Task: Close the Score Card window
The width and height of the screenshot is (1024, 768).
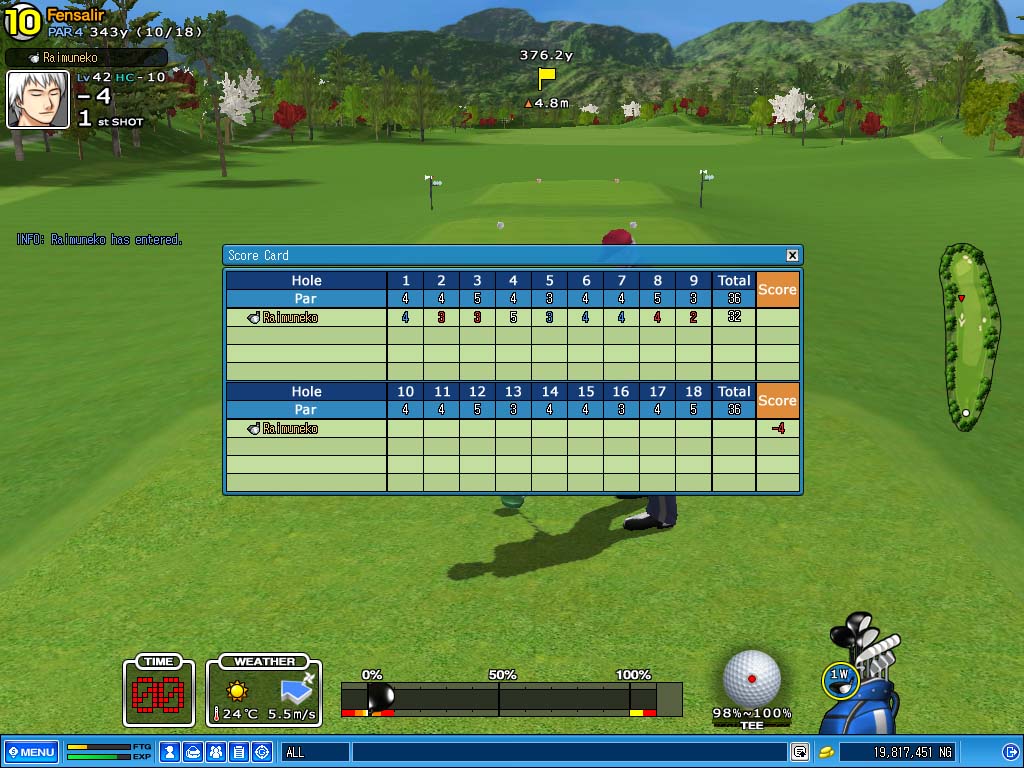Action: 792,255
